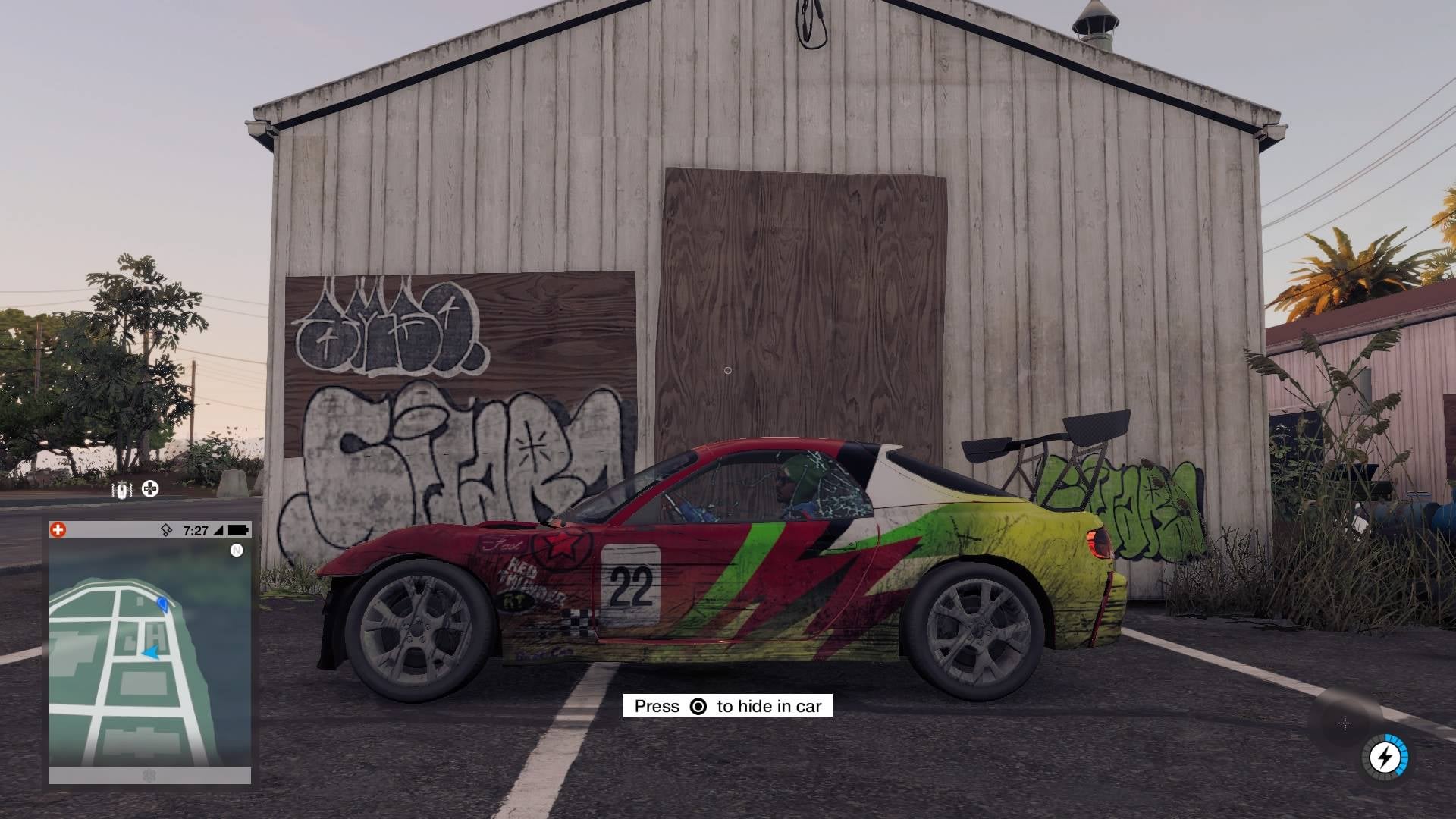Select the blue waypoint marker on minimap
The width and height of the screenshot is (1456, 819).
tap(162, 603)
